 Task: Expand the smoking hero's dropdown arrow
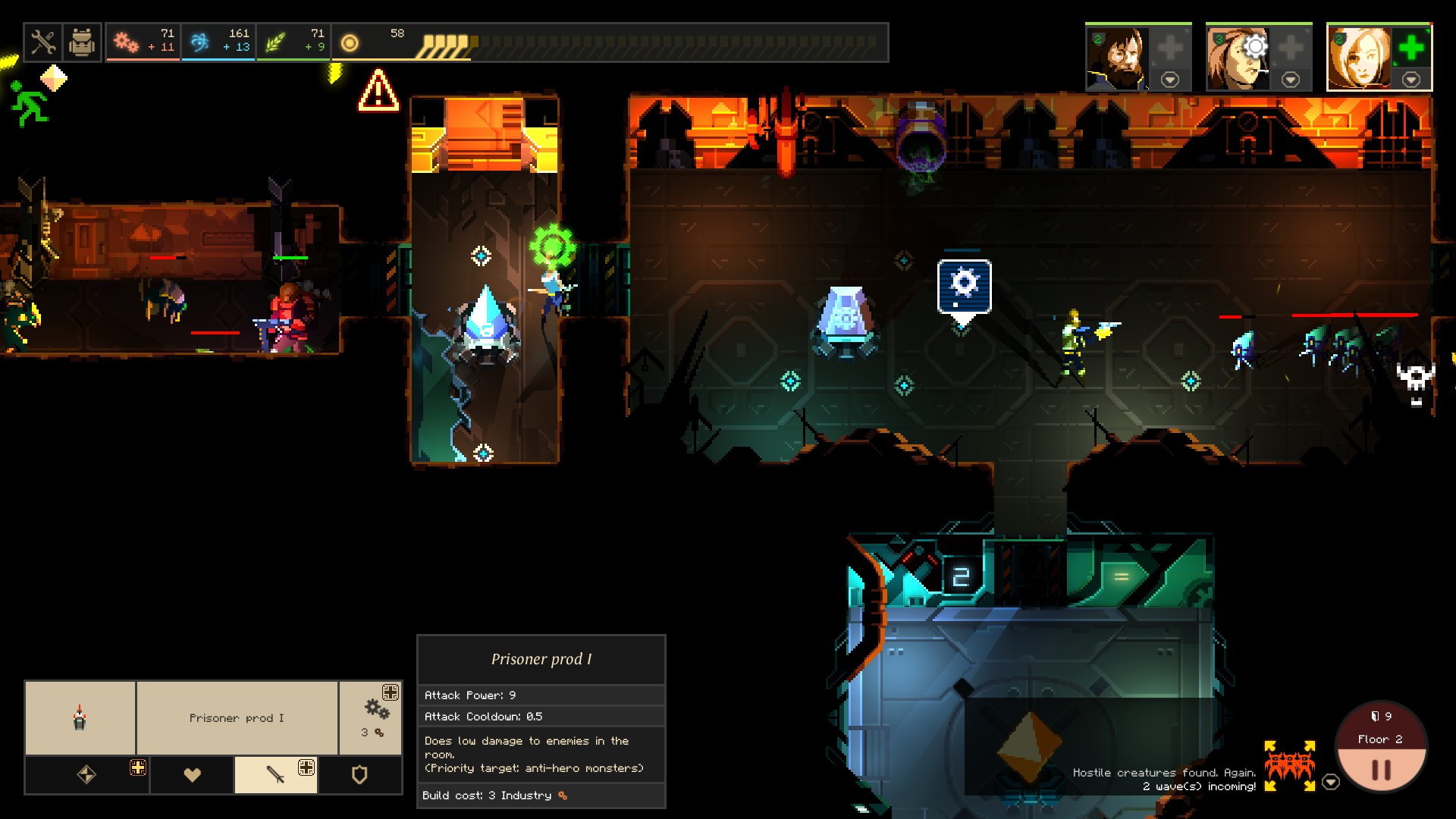[x=1290, y=80]
